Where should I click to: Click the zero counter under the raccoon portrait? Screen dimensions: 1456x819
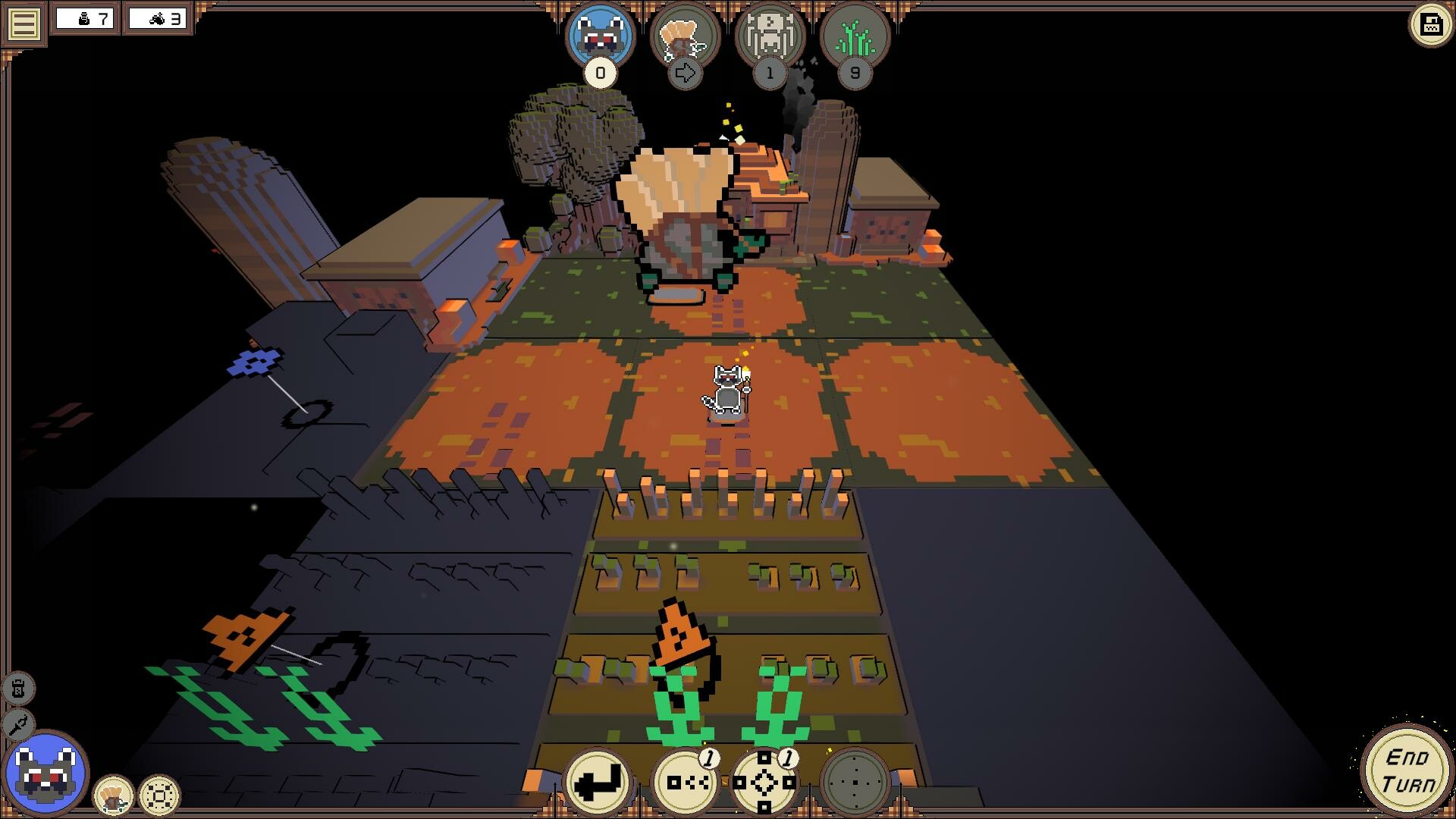[x=598, y=74]
